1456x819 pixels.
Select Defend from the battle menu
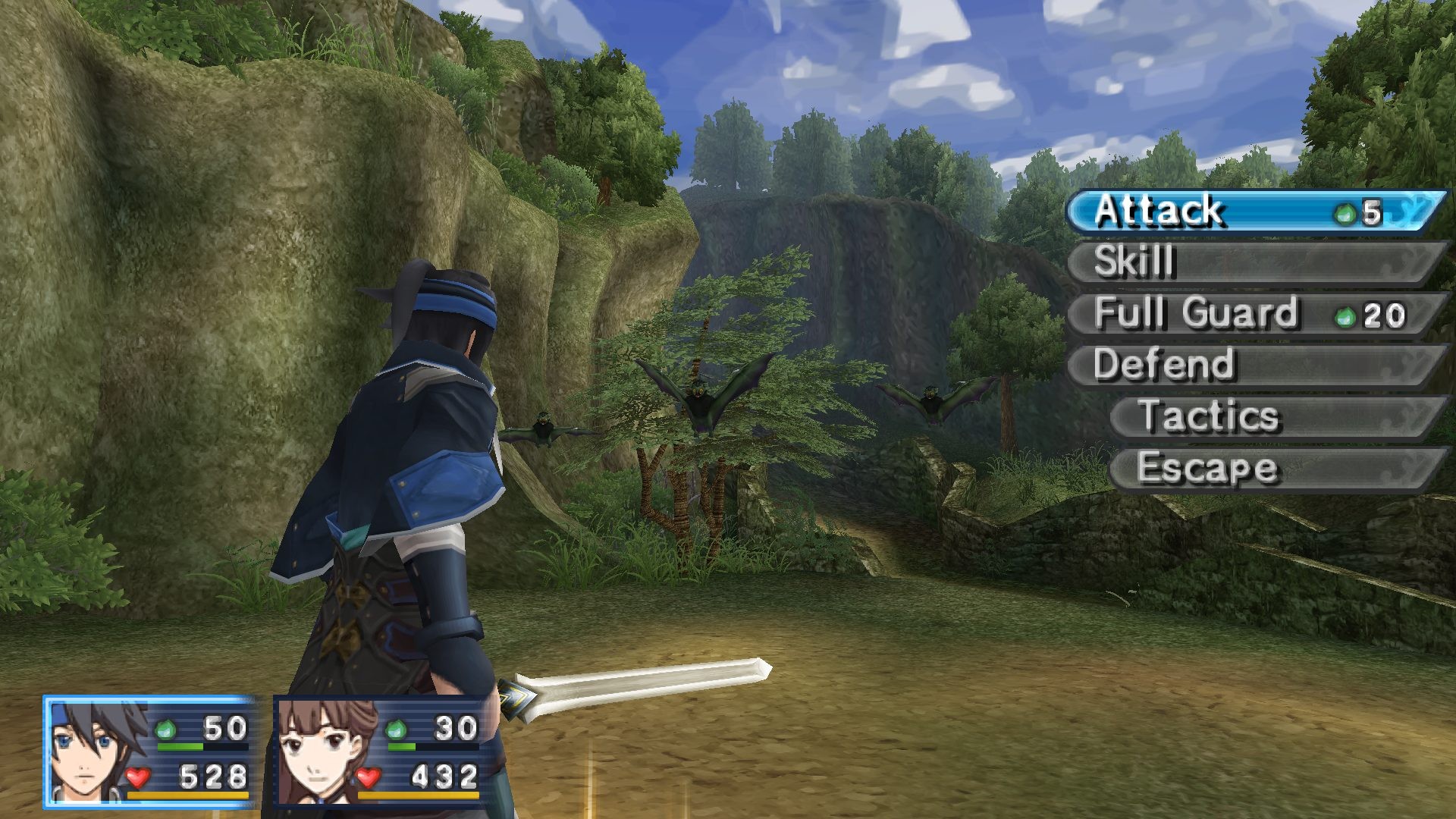click(x=1251, y=365)
